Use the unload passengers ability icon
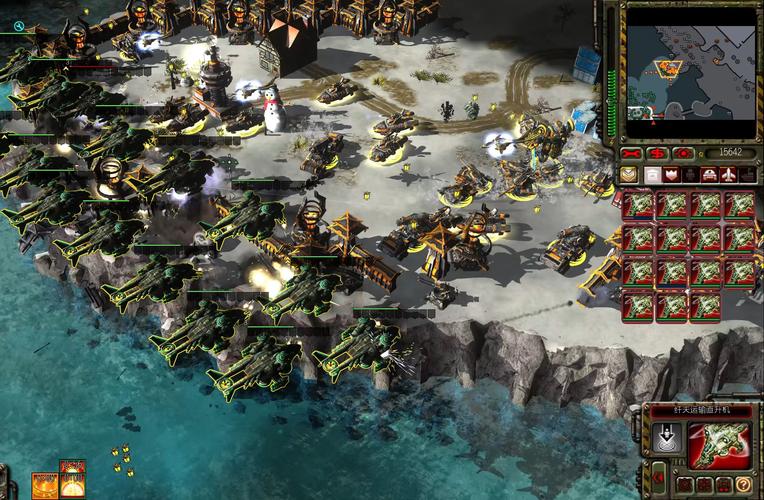 [x=667, y=438]
